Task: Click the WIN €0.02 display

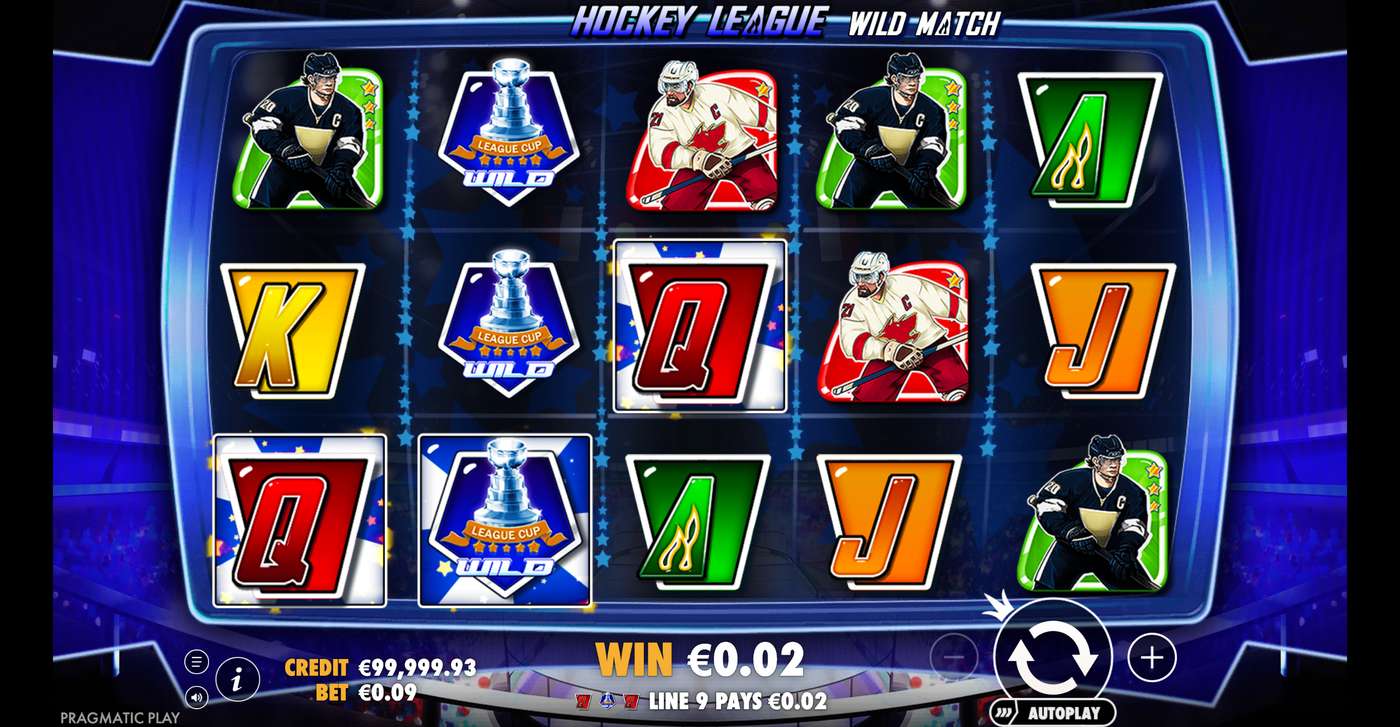Action: click(700, 660)
